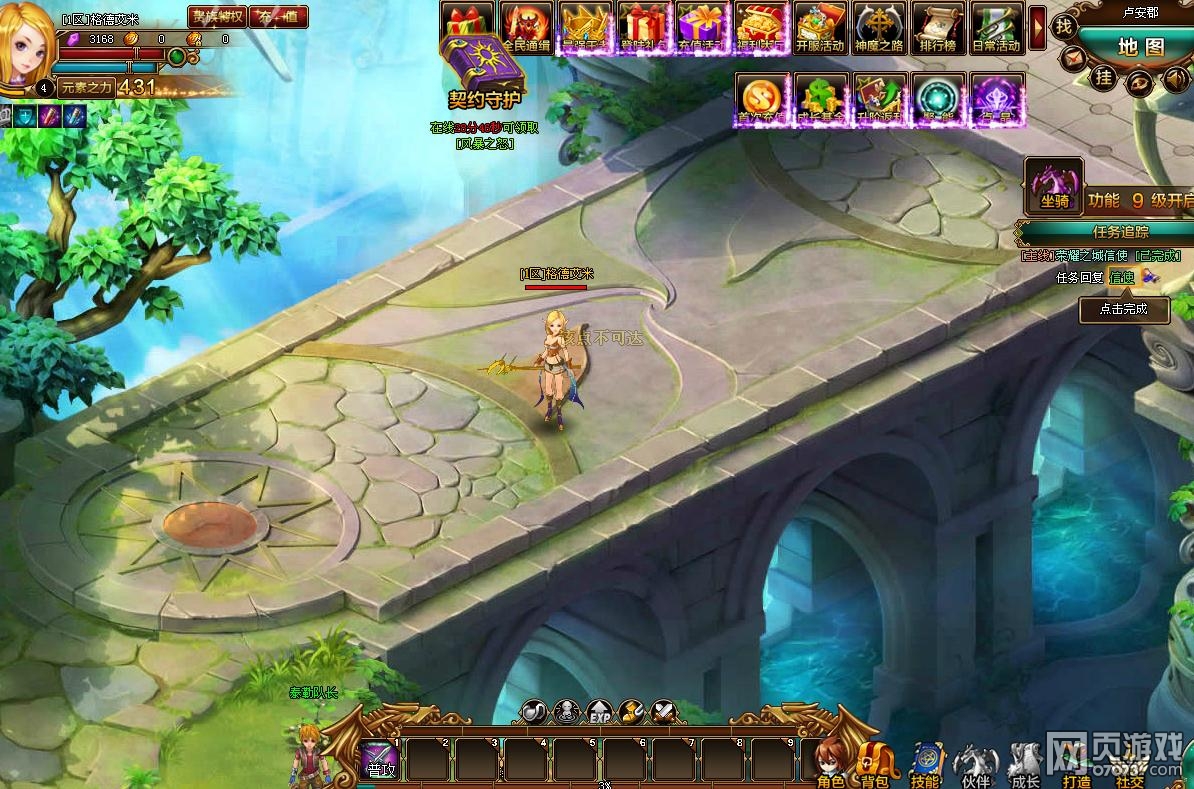
Task: Open the 首次充值 gold coin icon
Action: point(762,99)
